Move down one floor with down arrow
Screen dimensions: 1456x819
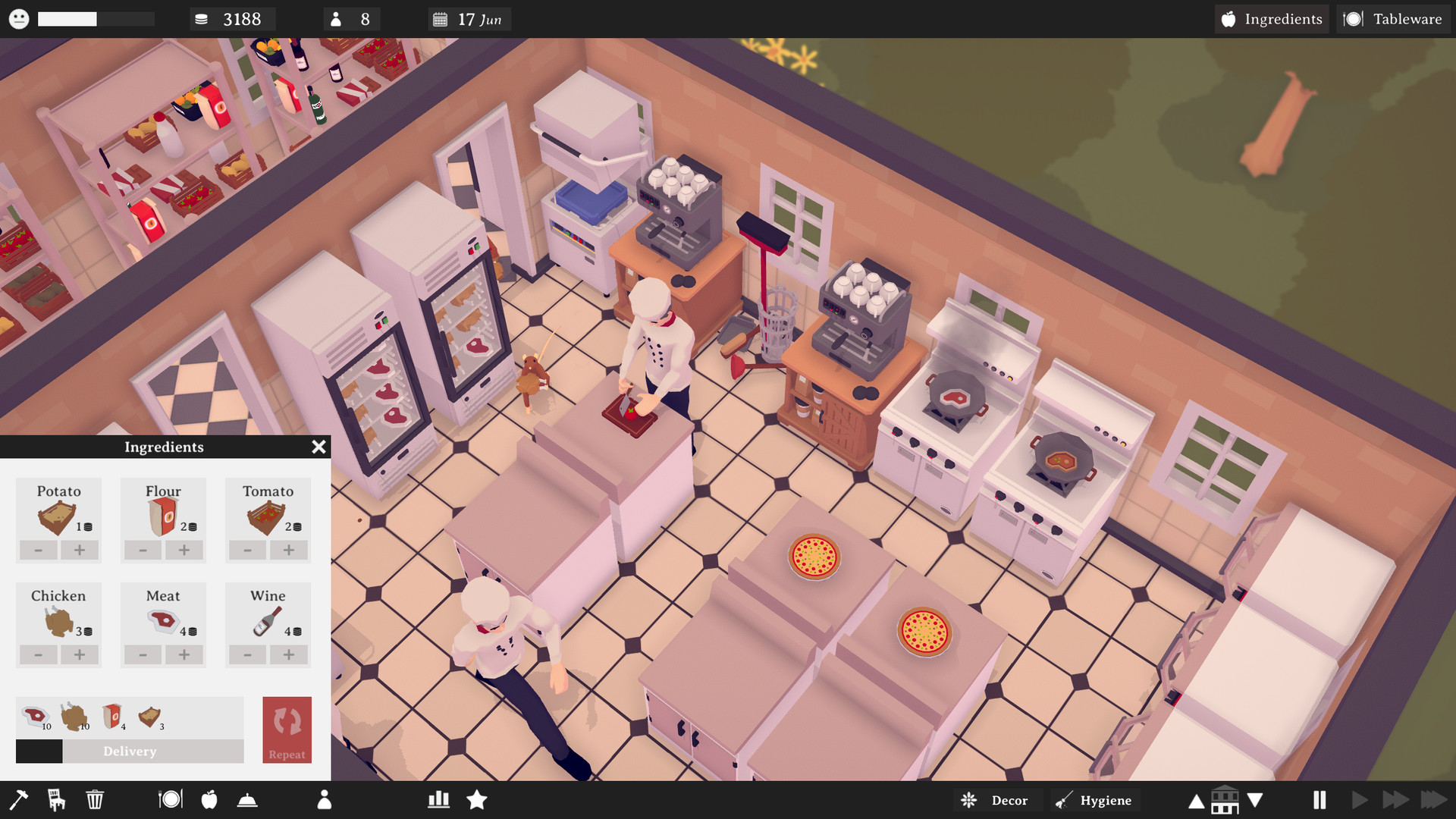pyautogui.click(x=1255, y=799)
